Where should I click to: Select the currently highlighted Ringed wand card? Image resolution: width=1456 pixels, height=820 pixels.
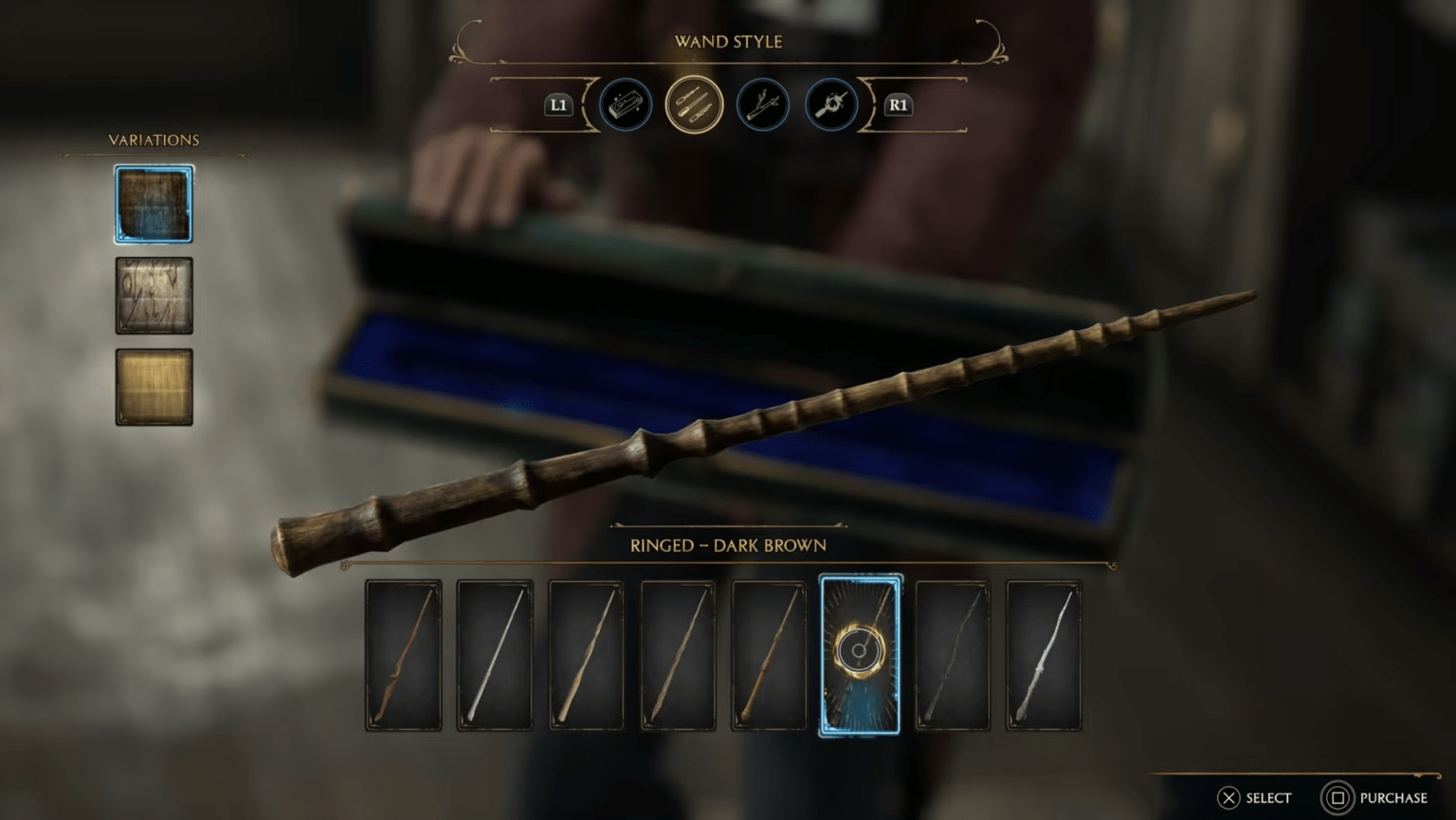pos(860,654)
